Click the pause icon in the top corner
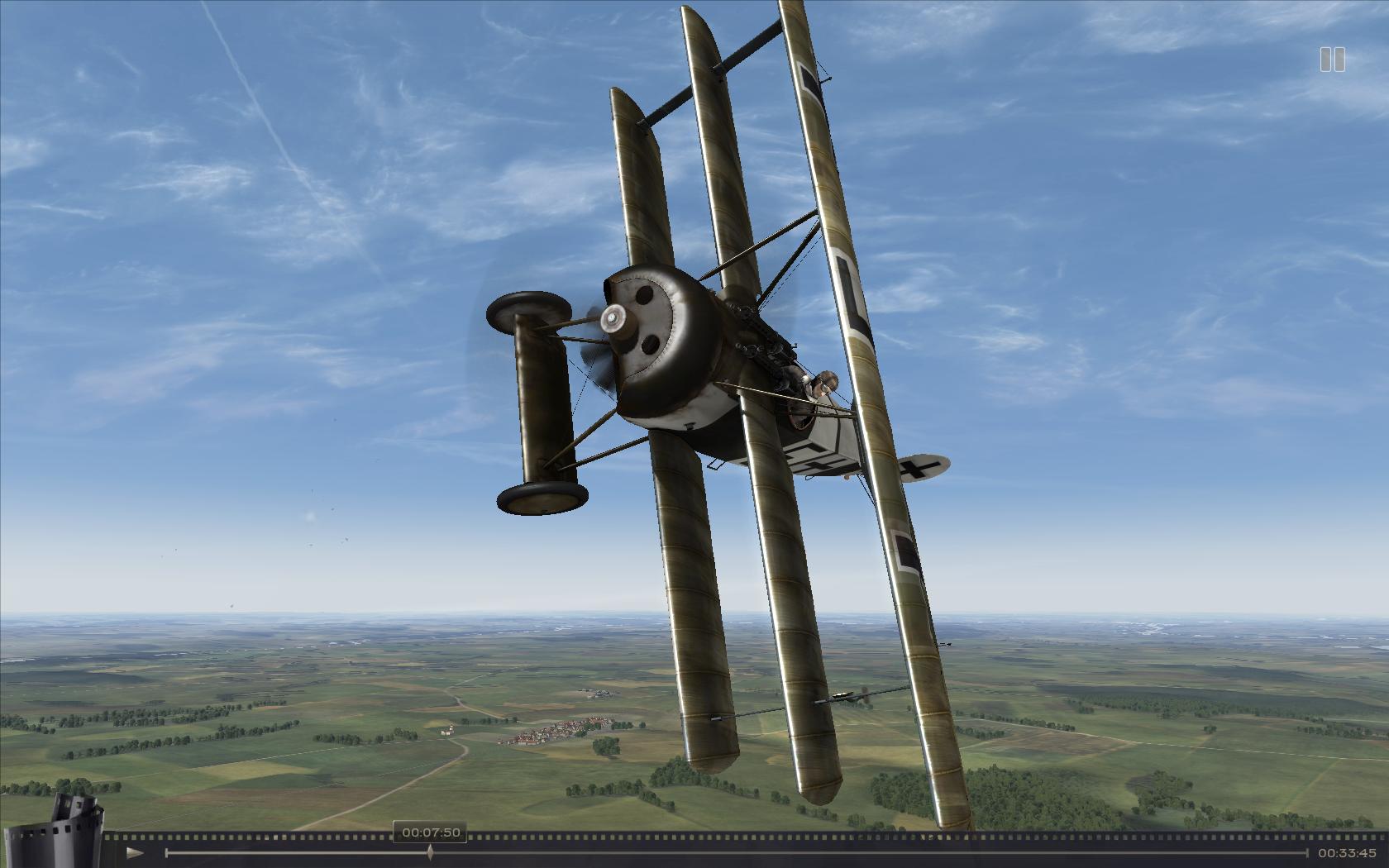 1332,60
